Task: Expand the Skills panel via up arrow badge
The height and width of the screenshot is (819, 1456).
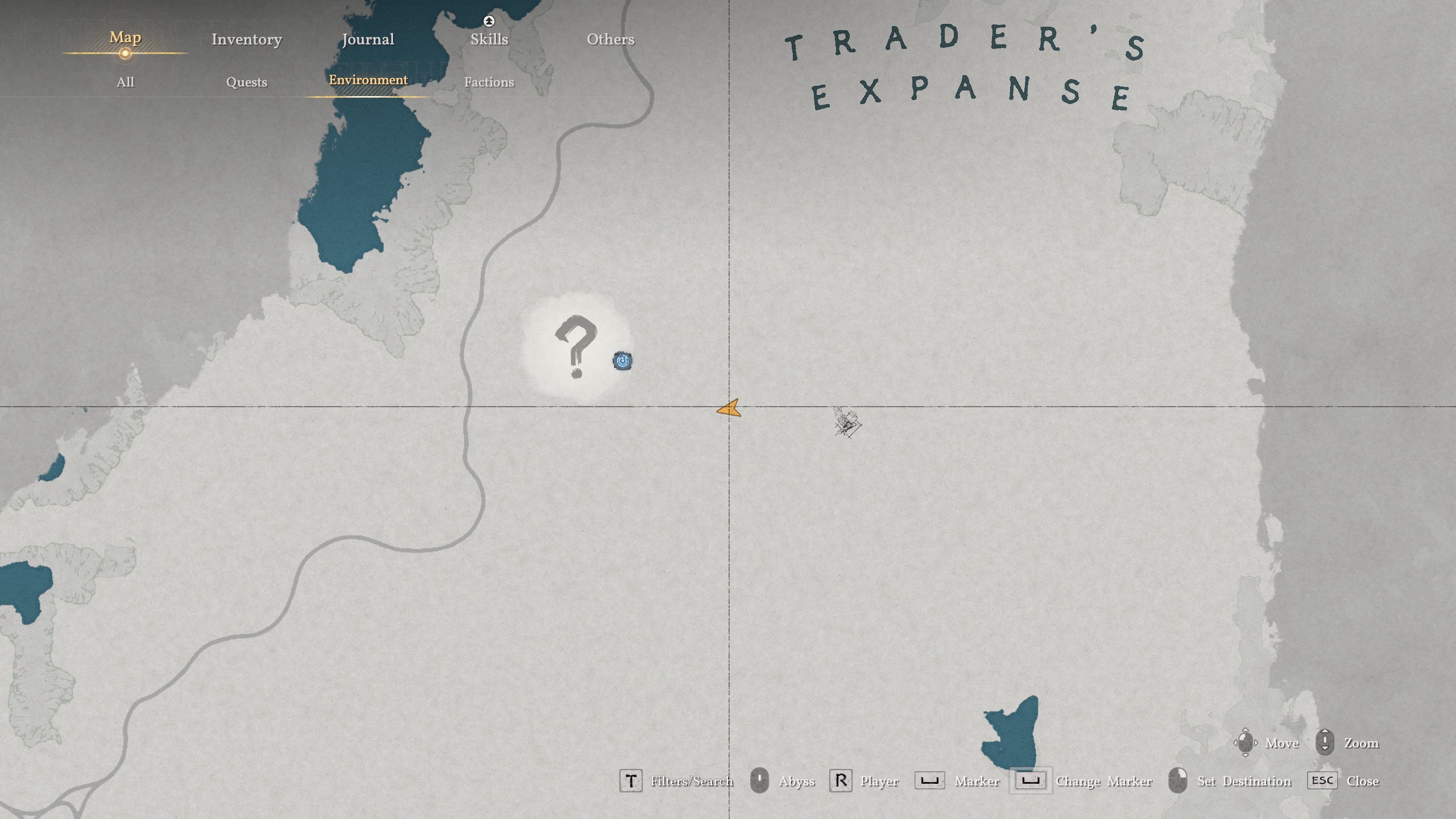Action: [x=489, y=20]
